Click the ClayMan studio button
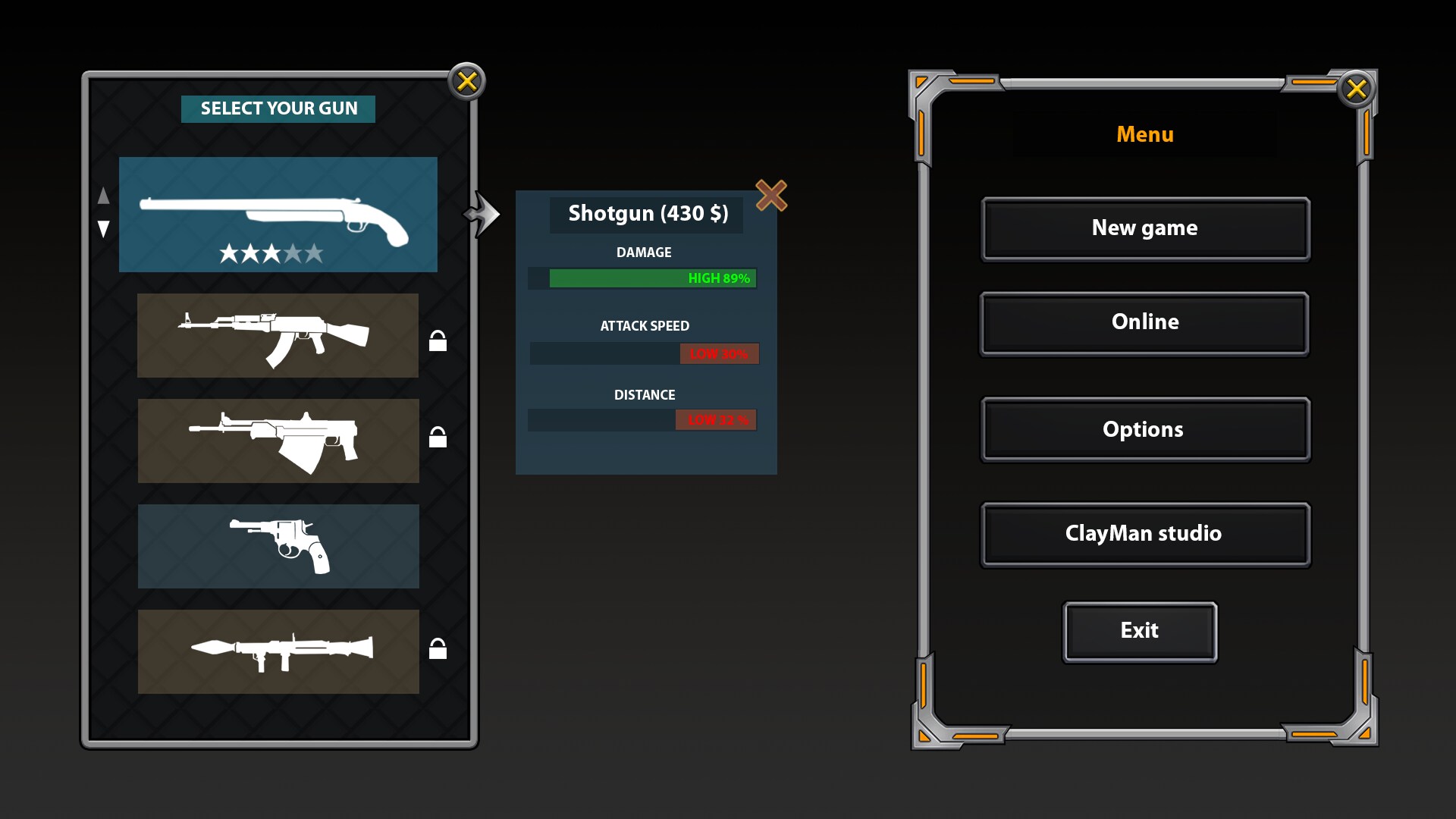 point(1145,533)
